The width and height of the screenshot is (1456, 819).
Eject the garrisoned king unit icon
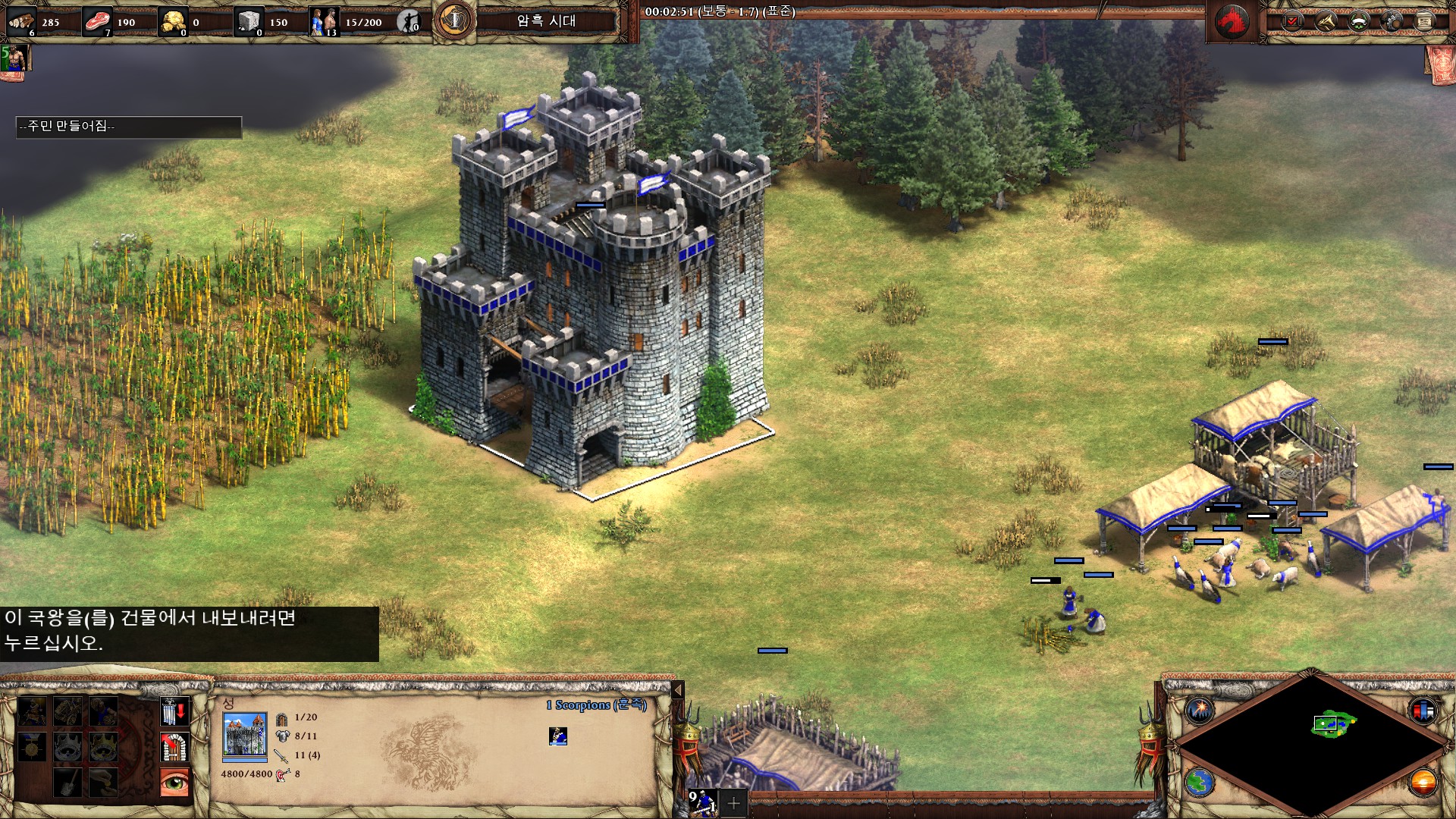[x=558, y=736]
